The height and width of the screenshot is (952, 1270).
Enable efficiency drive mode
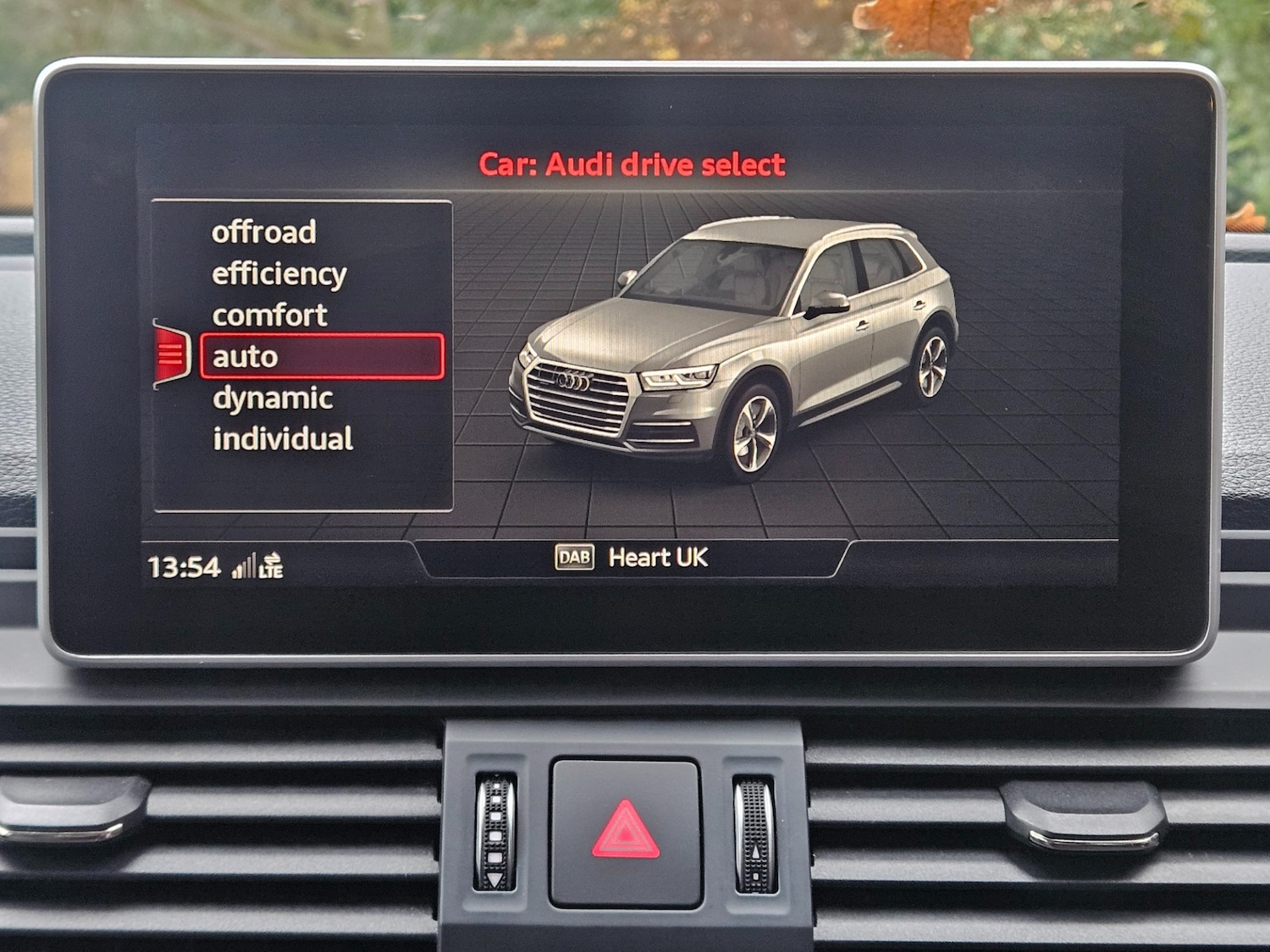click(x=279, y=272)
